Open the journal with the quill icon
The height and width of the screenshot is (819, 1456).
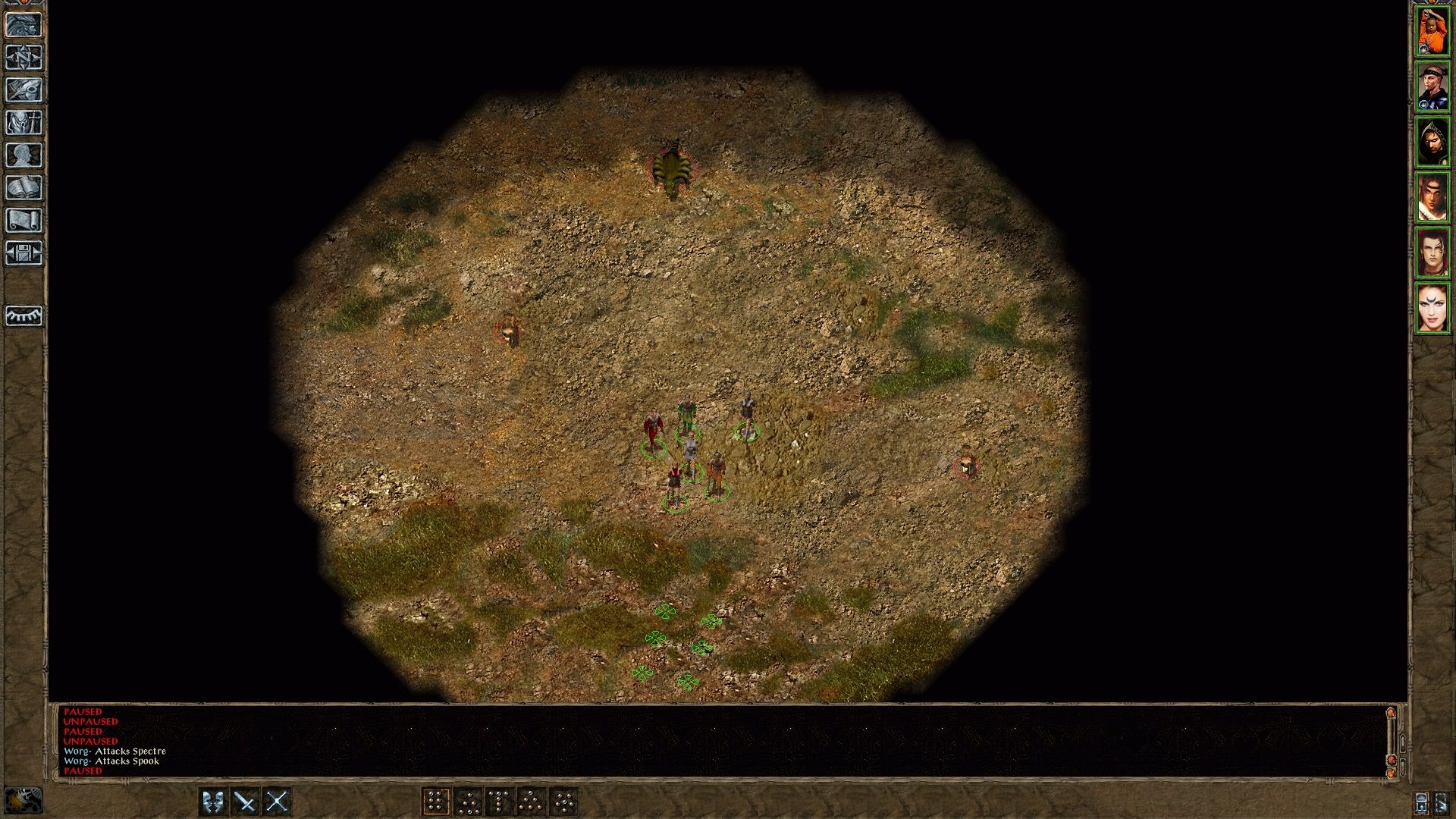point(25,89)
